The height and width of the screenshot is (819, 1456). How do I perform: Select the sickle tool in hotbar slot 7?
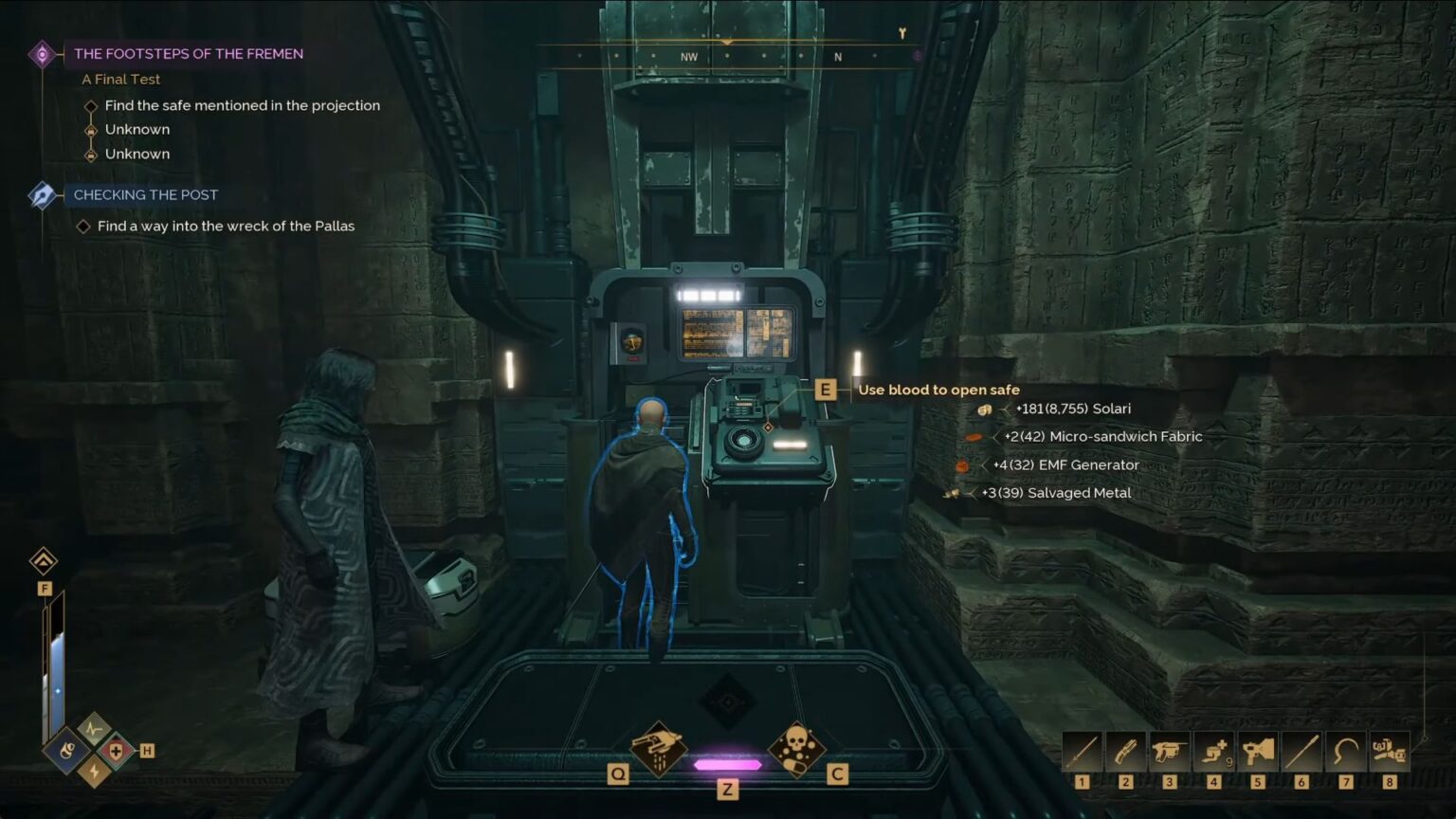coord(1346,752)
